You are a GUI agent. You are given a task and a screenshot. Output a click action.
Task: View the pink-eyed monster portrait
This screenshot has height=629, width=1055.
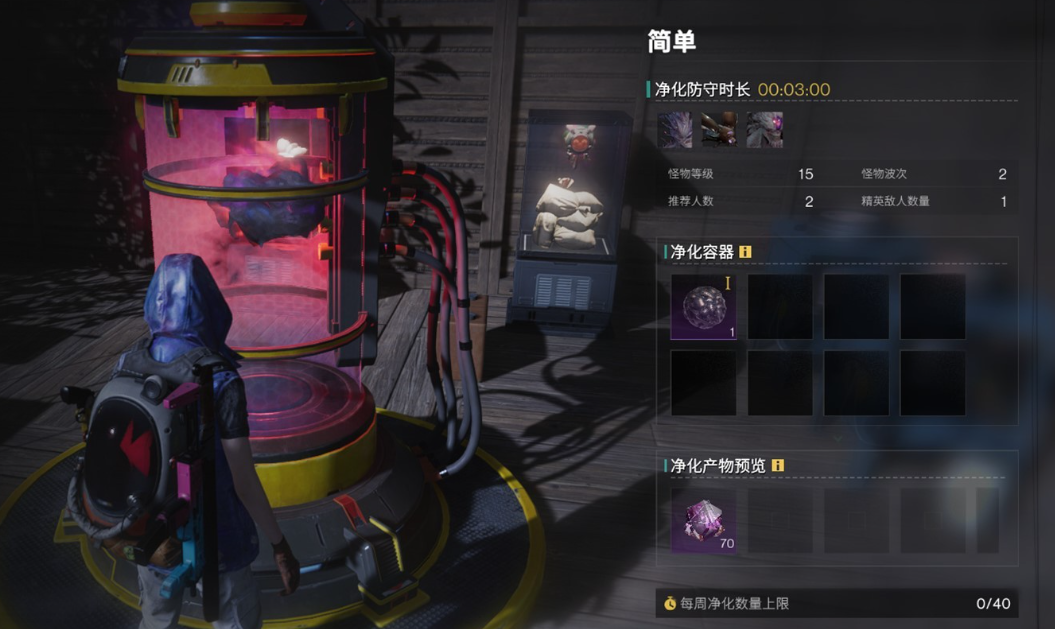click(765, 130)
